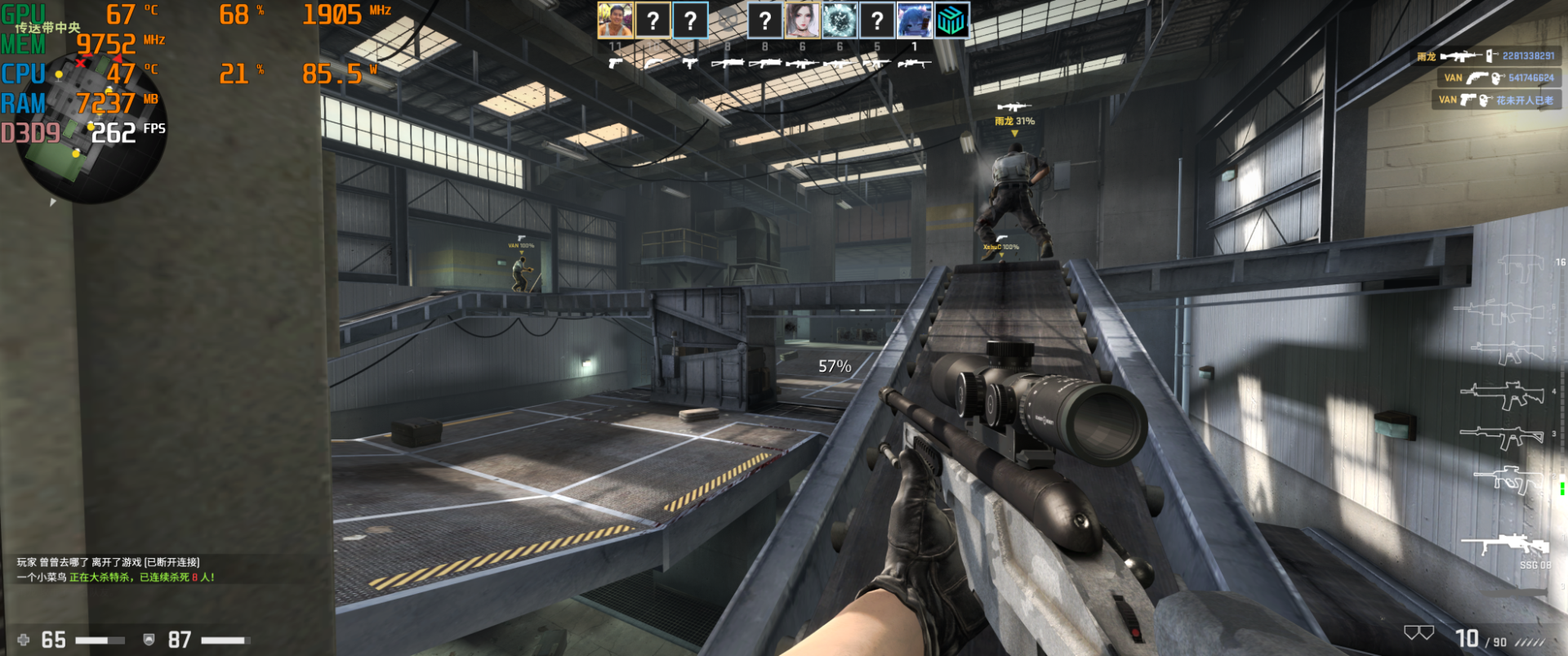Click the kill feed entry for 541746624
Image resolution: width=1568 pixels, height=656 pixels.
(x=1499, y=78)
